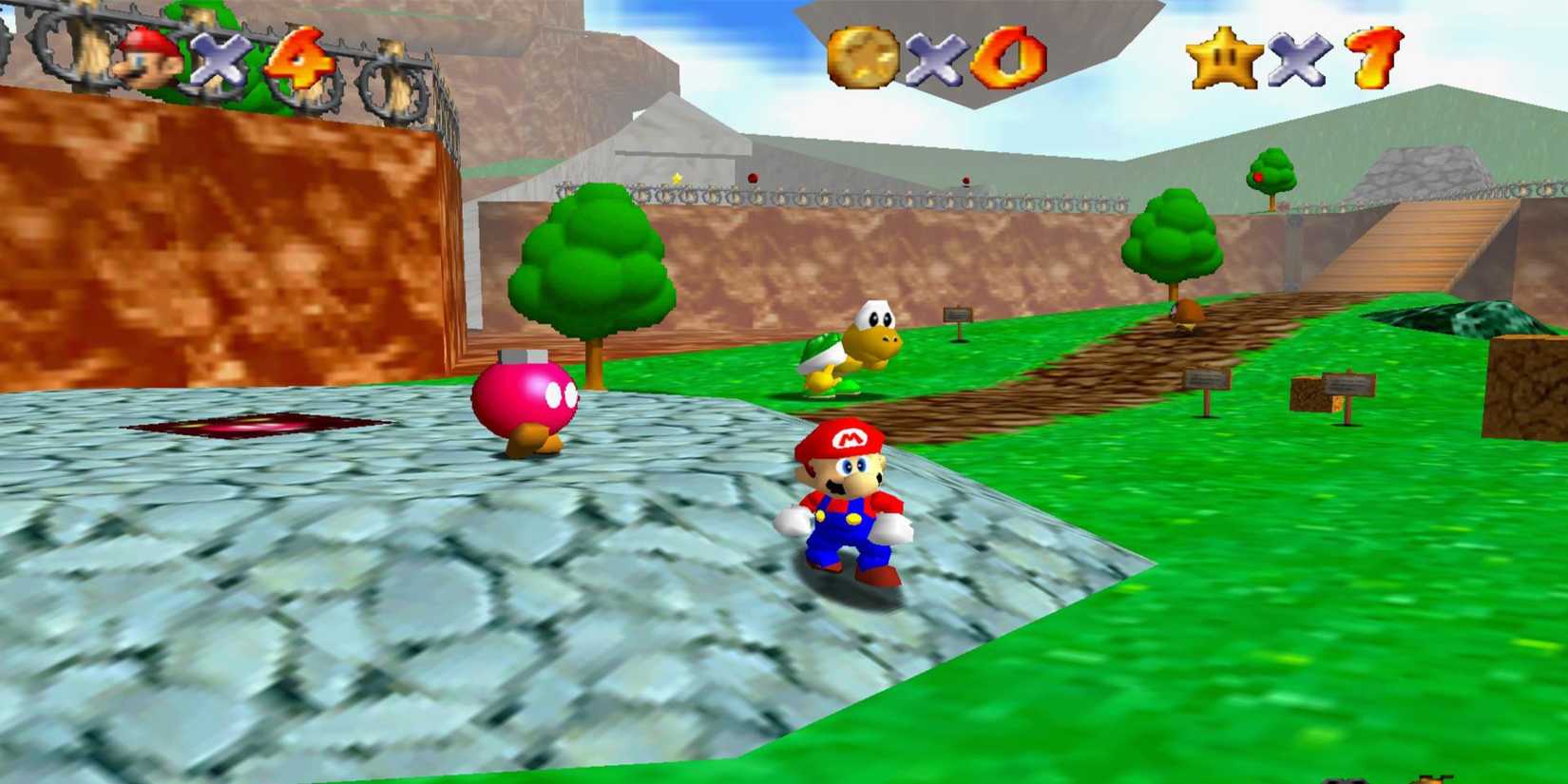The height and width of the screenshot is (784, 1568).
Task: Click the Koopa Troopa enemy
Action: (x=855, y=342)
